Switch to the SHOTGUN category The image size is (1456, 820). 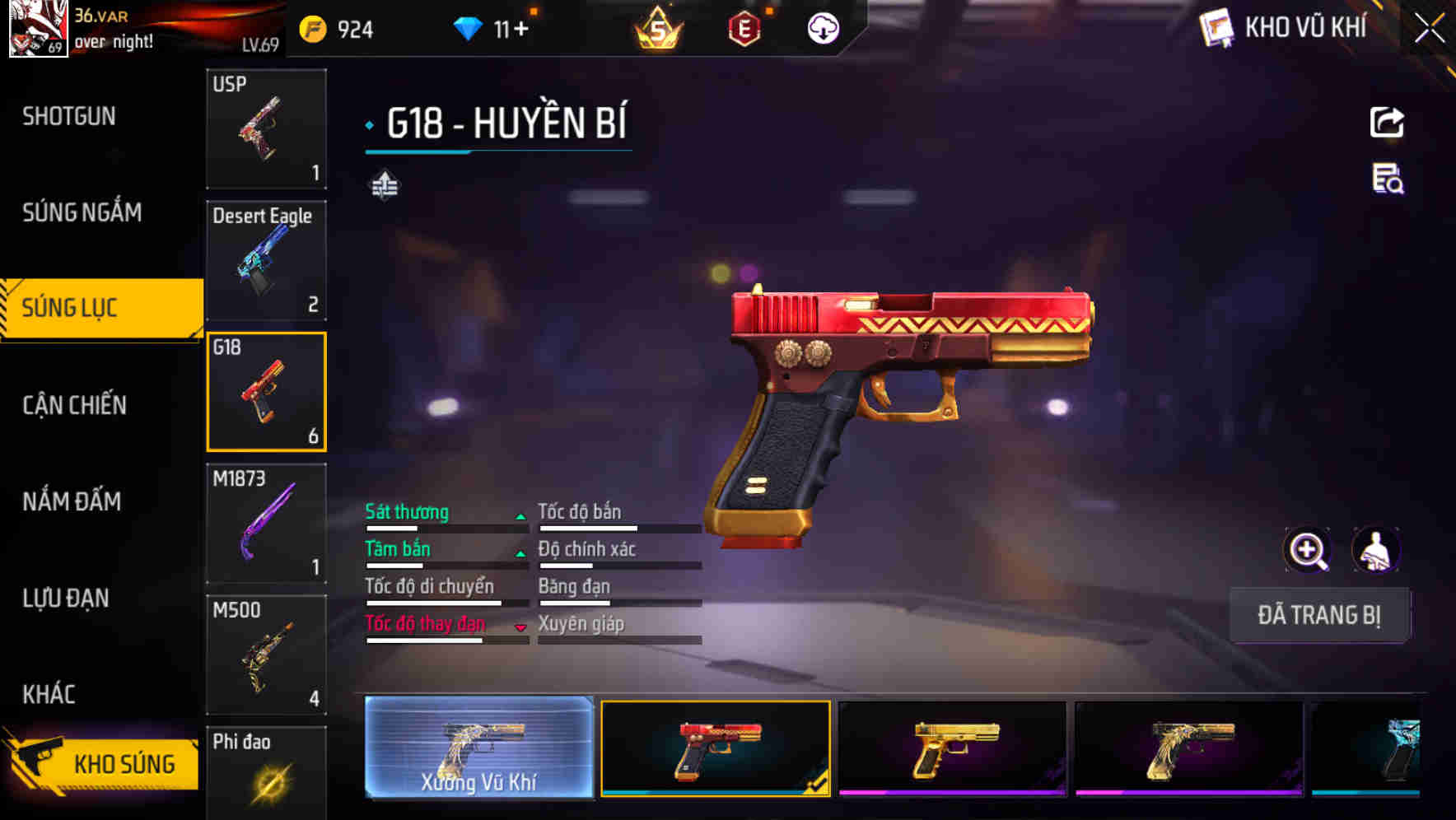pos(68,116)
